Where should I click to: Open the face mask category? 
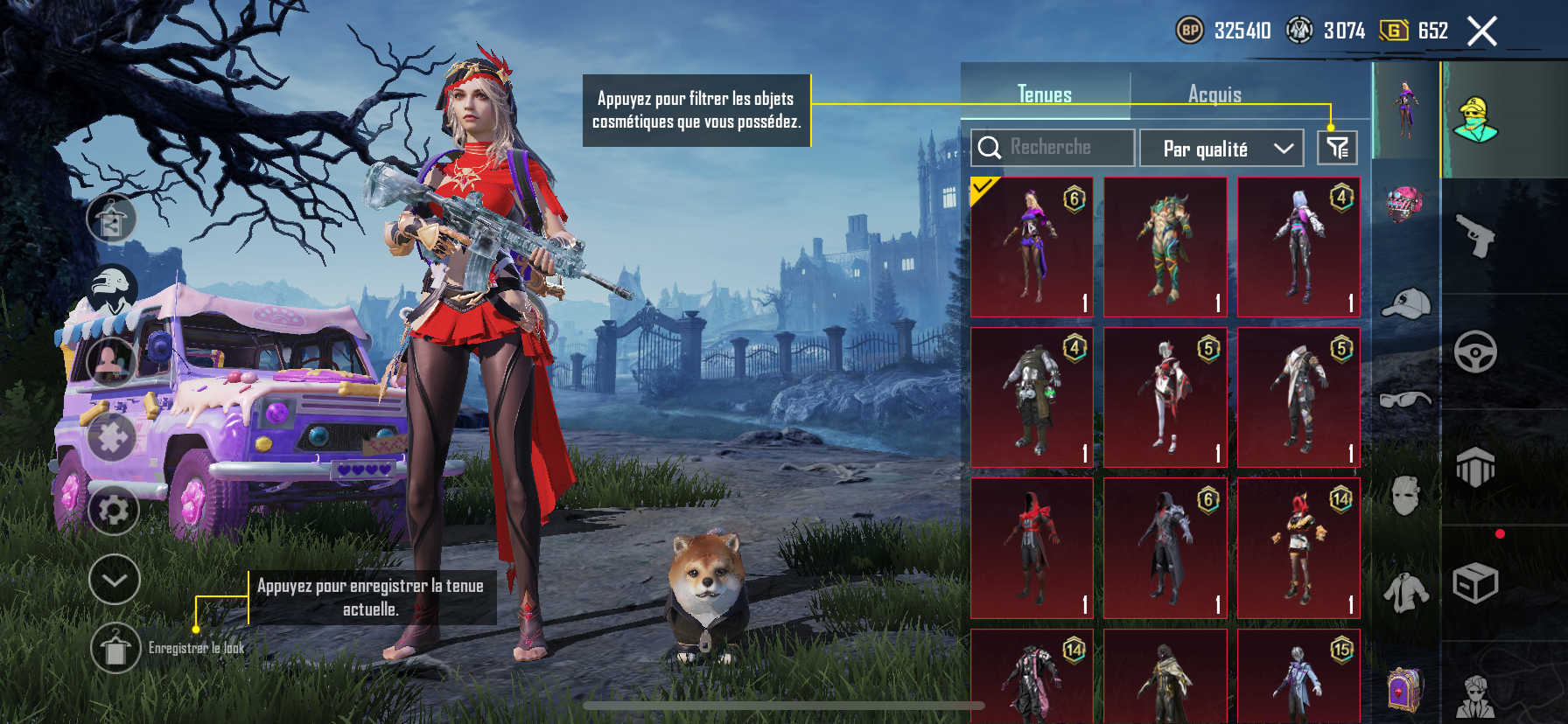[1406, 496]
